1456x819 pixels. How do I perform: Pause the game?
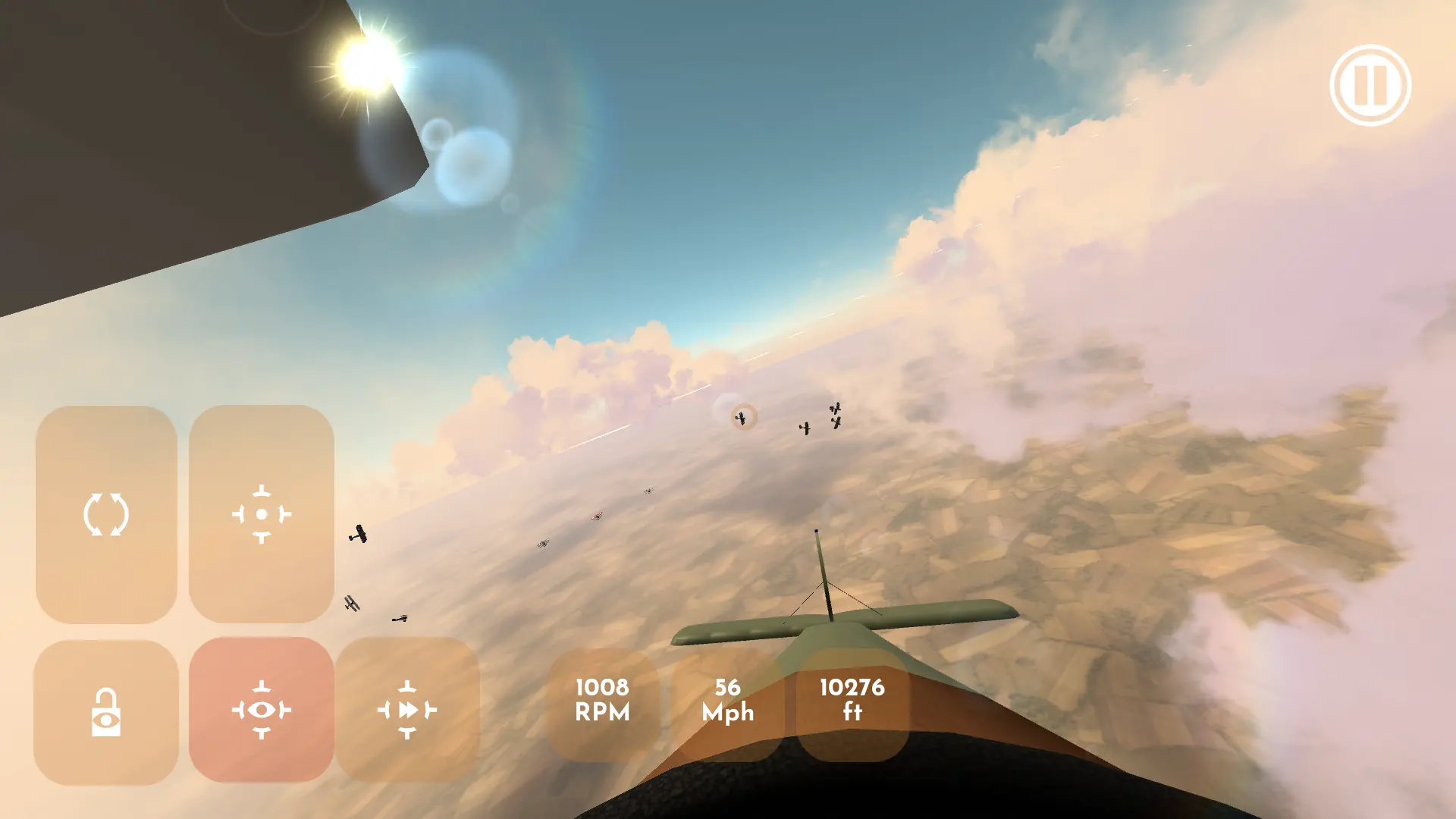[1371, 86]
